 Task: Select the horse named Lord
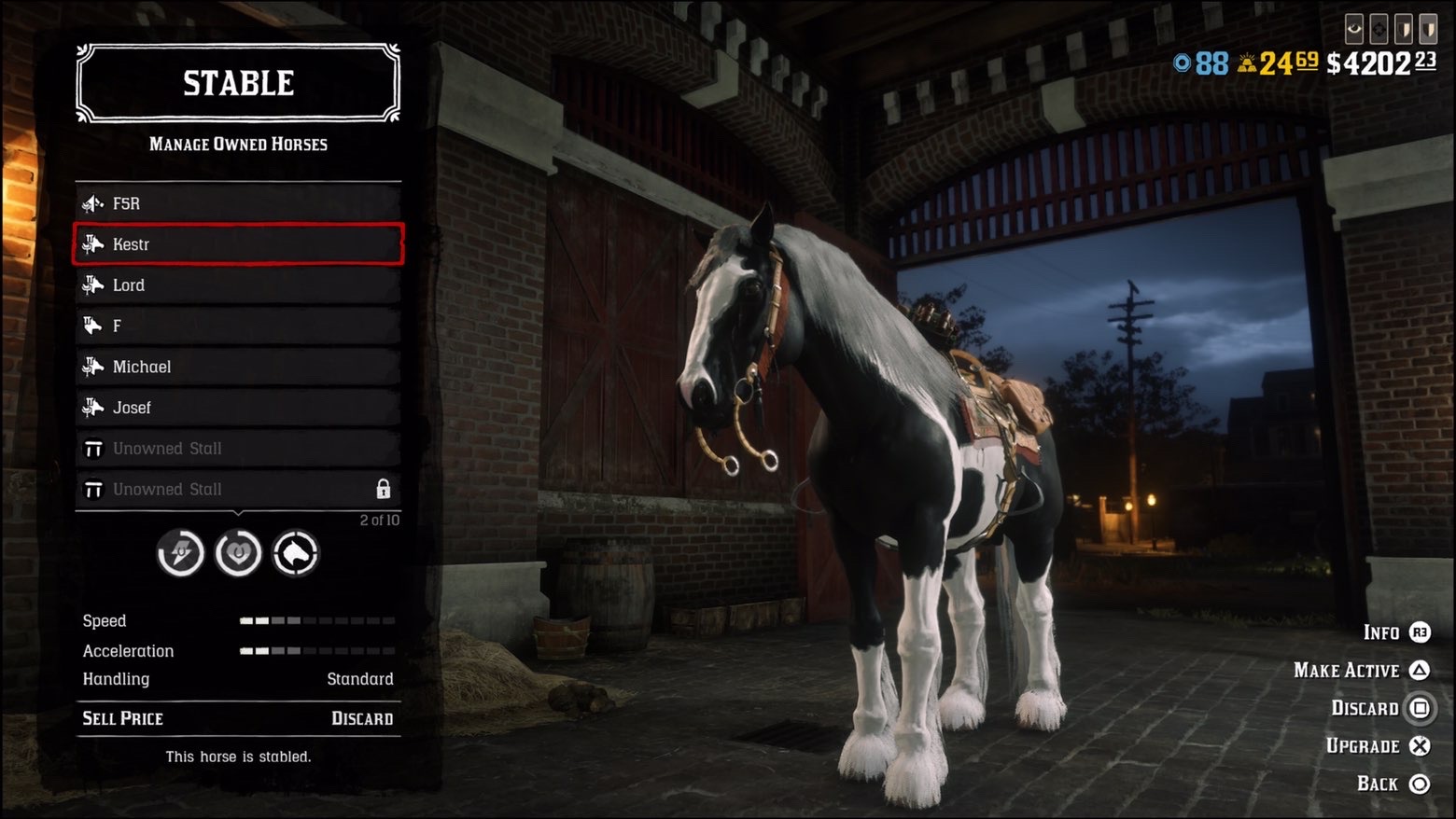[x=238, y=285]
